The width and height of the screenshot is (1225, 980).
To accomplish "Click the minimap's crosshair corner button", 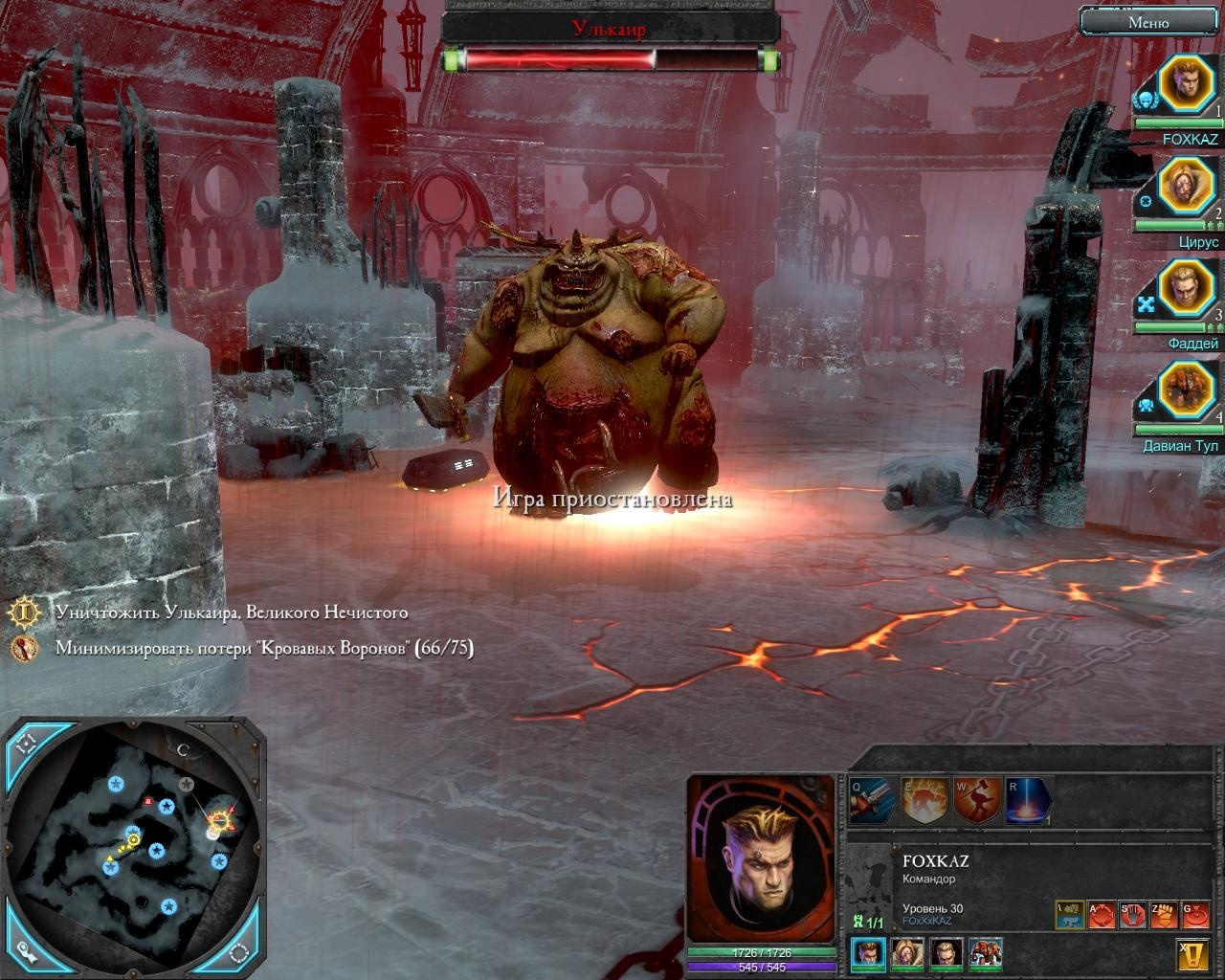I will point(26,744).
